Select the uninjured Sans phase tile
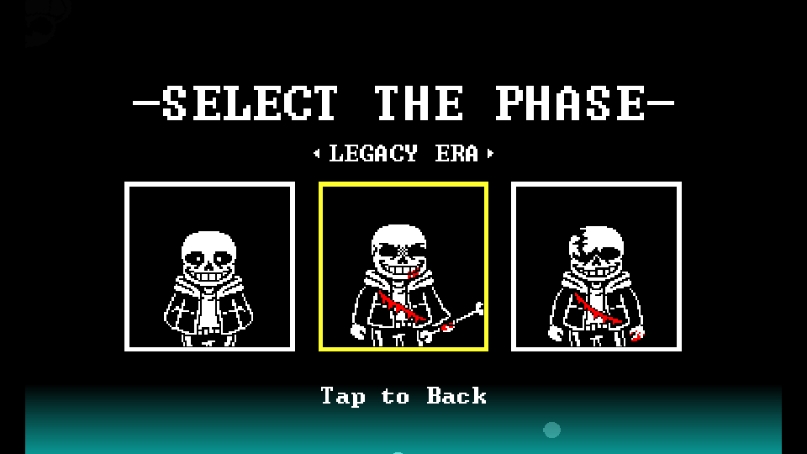This screenshot has width=807, height=454. pyautogui.click(x=209, y=267)
